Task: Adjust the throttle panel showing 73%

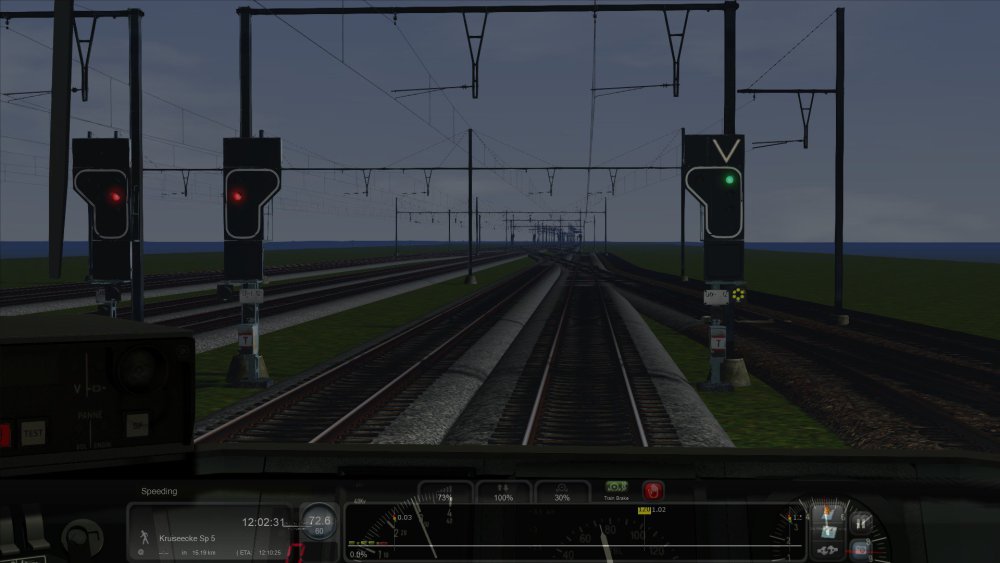Action: 445,492
